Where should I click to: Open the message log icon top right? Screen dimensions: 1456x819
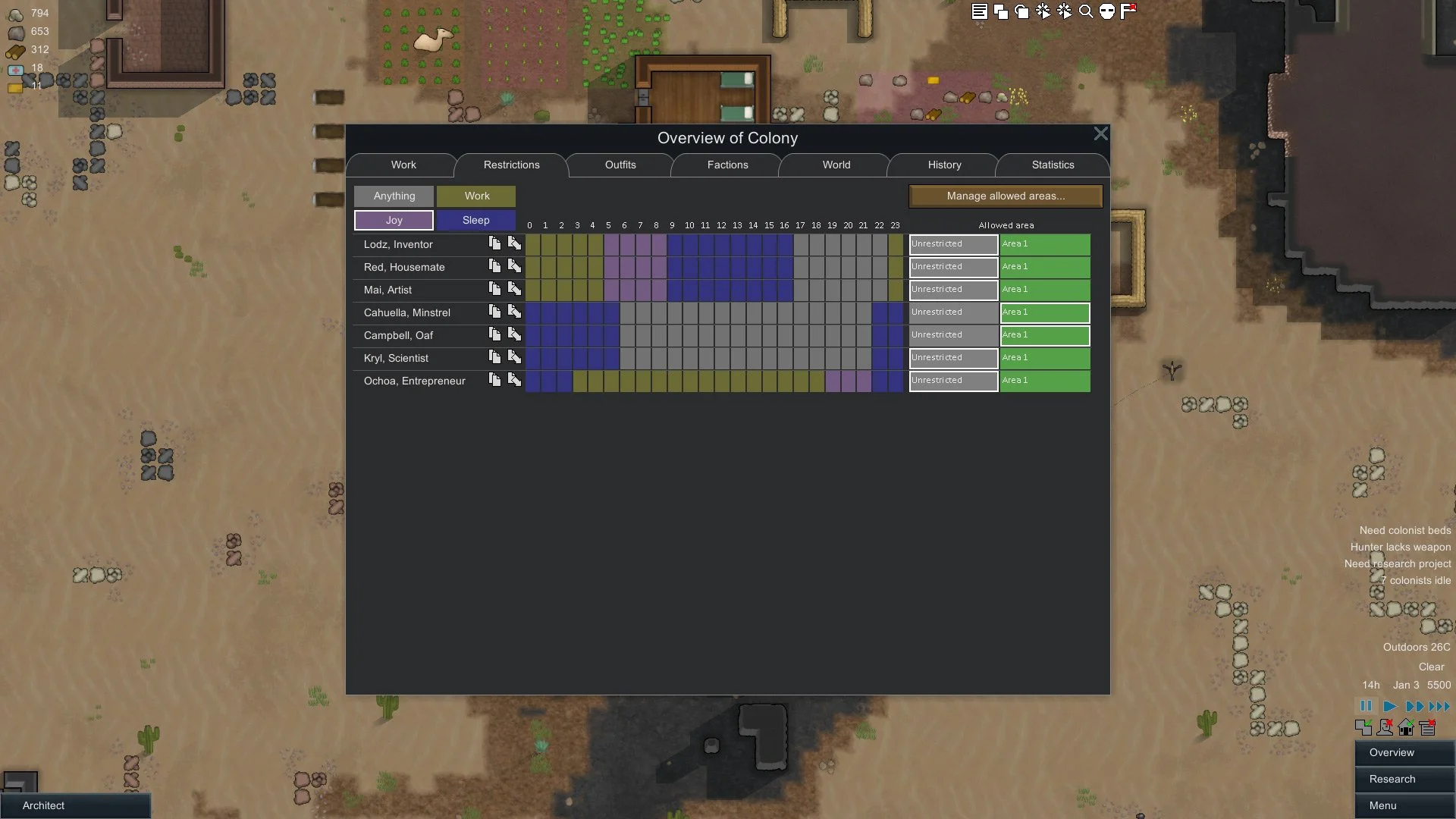pos(978,11)
